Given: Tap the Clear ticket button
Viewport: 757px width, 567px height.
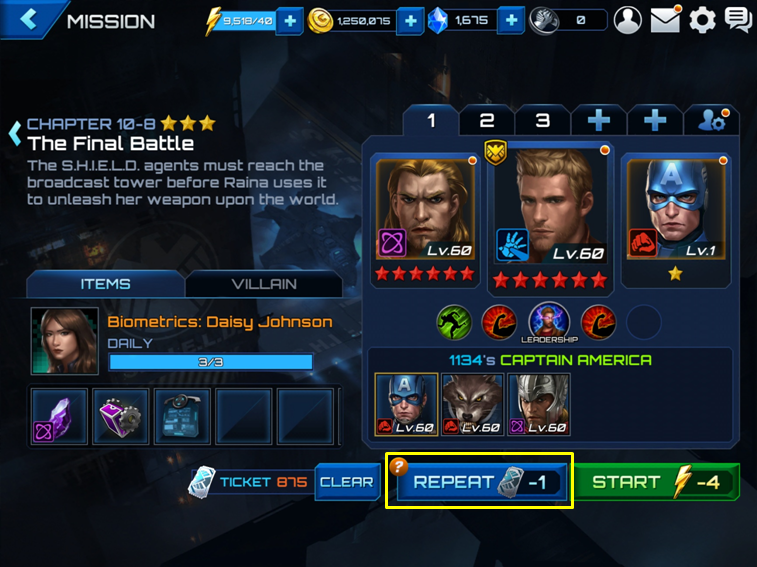Looking at the screenshot, I should (346, 482).
